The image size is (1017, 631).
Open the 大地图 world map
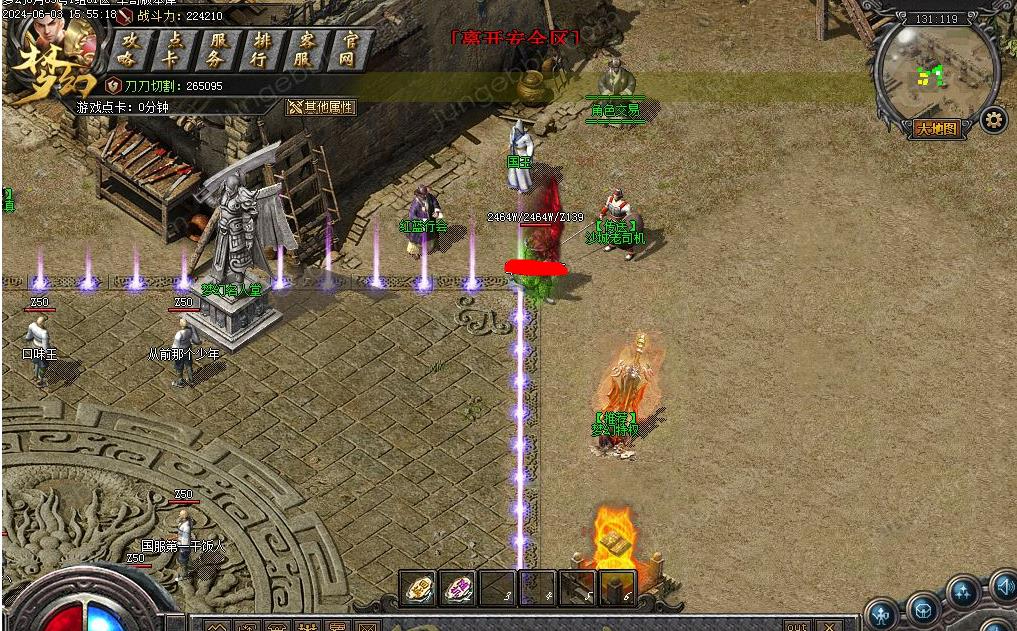(x=937, y=129)
